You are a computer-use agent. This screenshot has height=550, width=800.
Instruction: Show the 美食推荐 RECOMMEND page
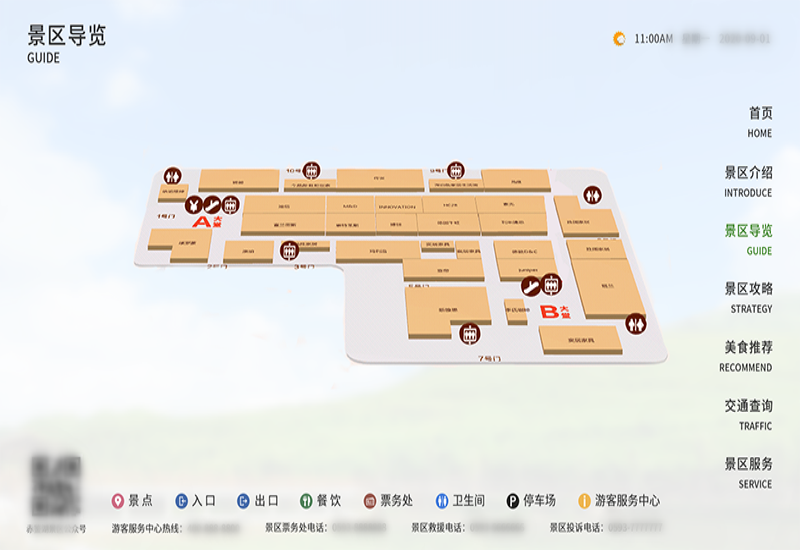tap(748, 356)
